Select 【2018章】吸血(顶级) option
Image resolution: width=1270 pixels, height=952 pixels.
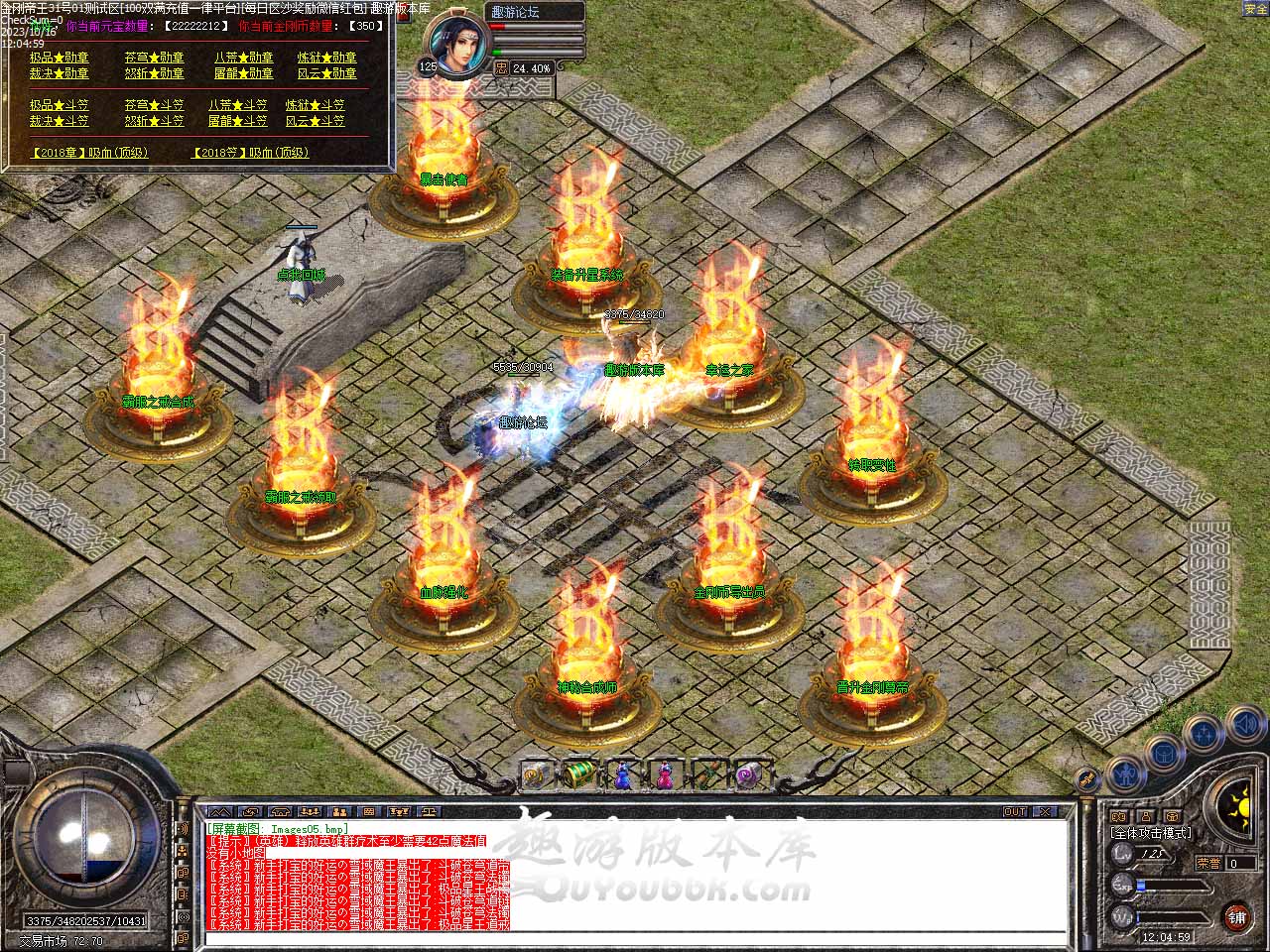(x=89, y=153)
